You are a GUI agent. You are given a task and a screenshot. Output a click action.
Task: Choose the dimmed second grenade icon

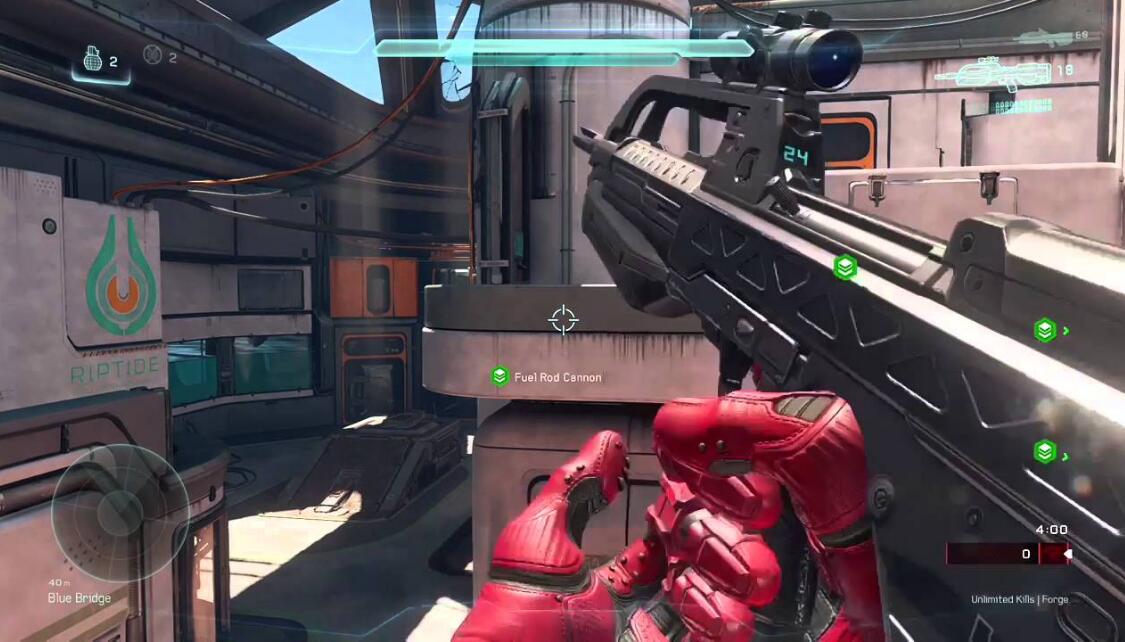tap(152, 55)
